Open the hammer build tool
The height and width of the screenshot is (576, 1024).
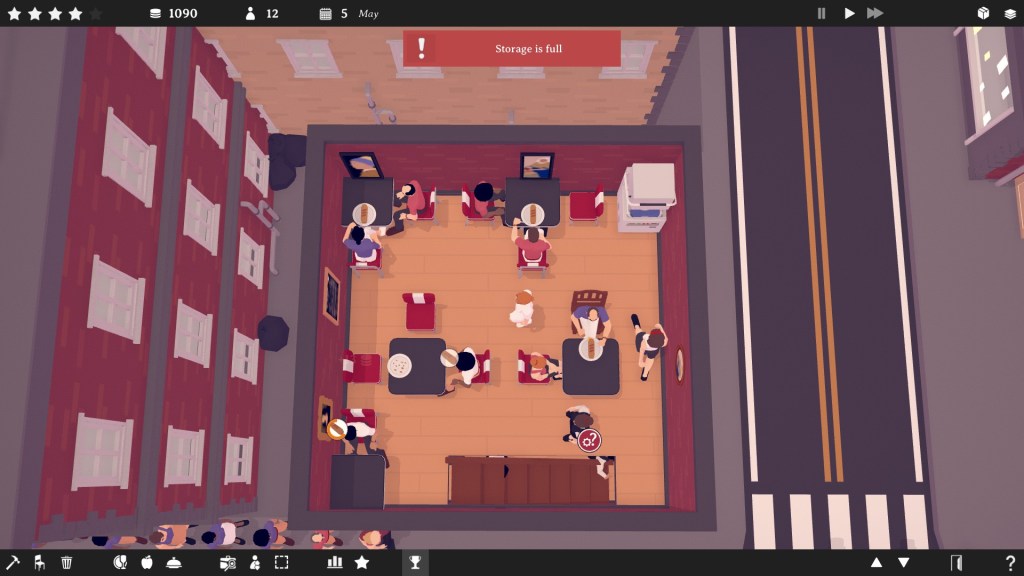pos(13,563)
